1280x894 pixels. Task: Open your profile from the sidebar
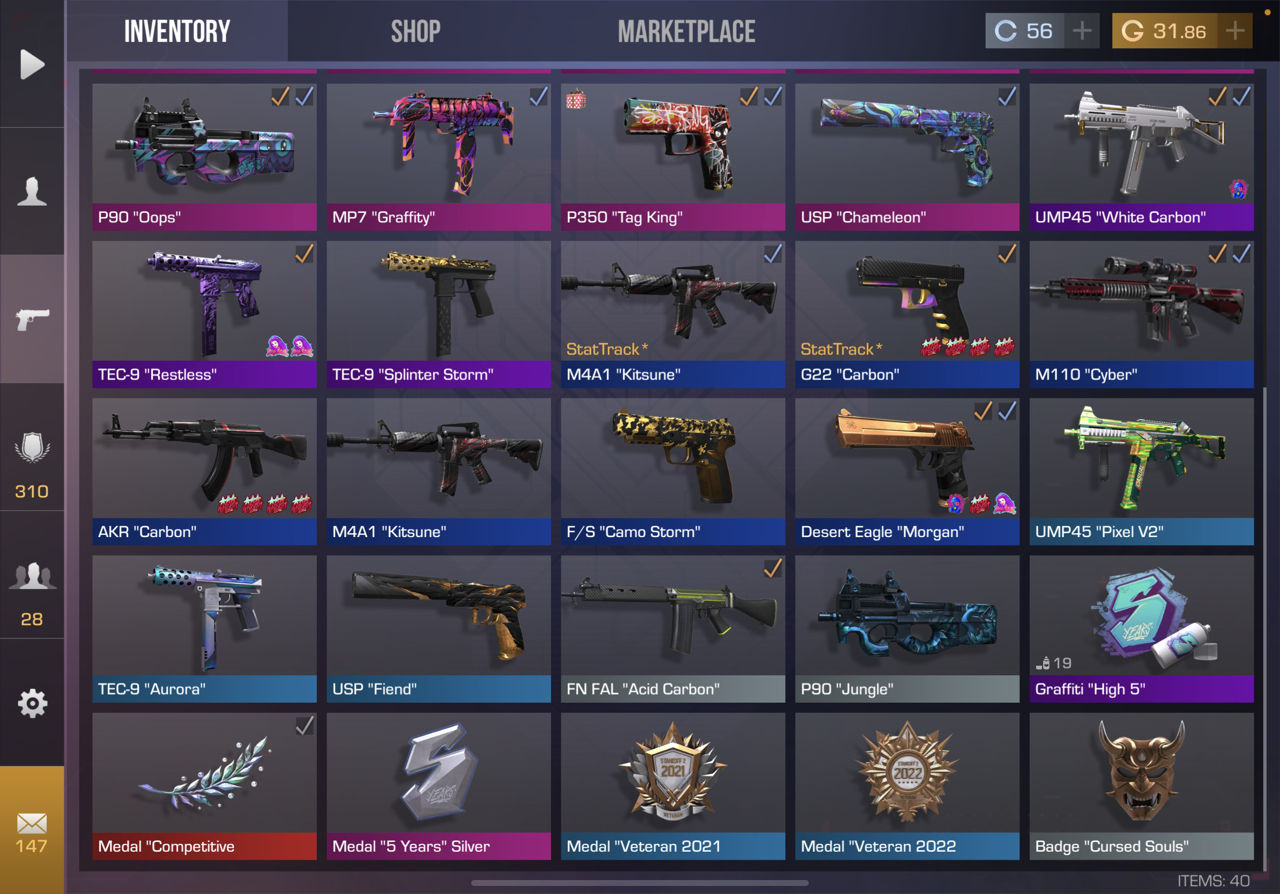coord(32,190)
